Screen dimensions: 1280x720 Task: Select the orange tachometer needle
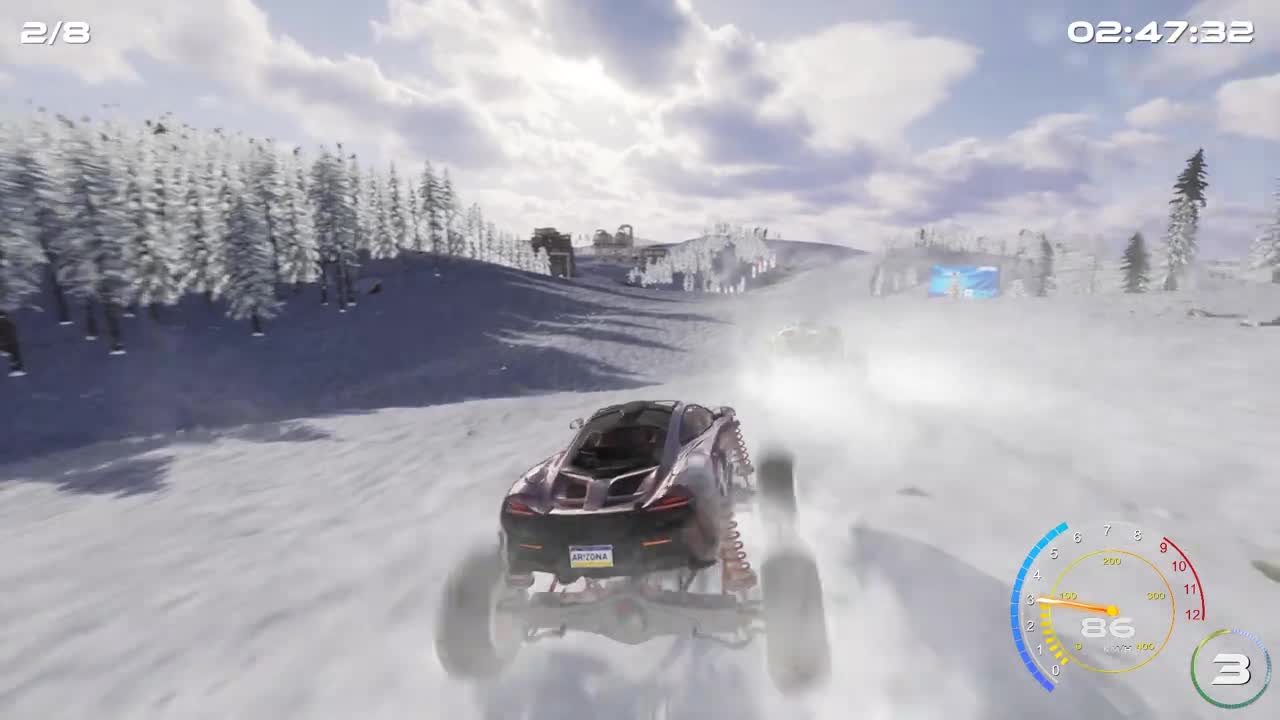point(1077,604)
